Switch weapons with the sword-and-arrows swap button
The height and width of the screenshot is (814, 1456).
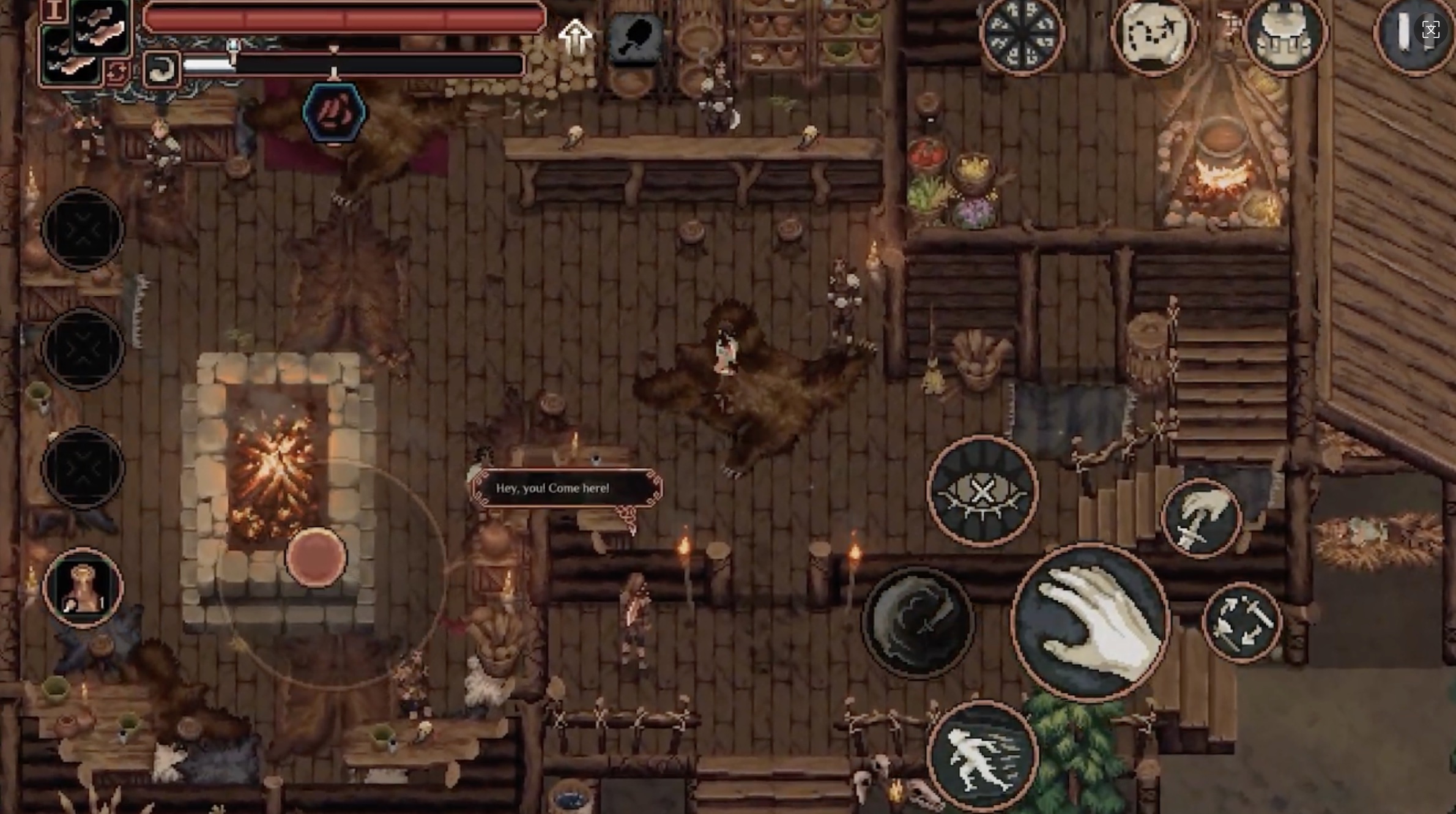click(x=1241, y=622)
